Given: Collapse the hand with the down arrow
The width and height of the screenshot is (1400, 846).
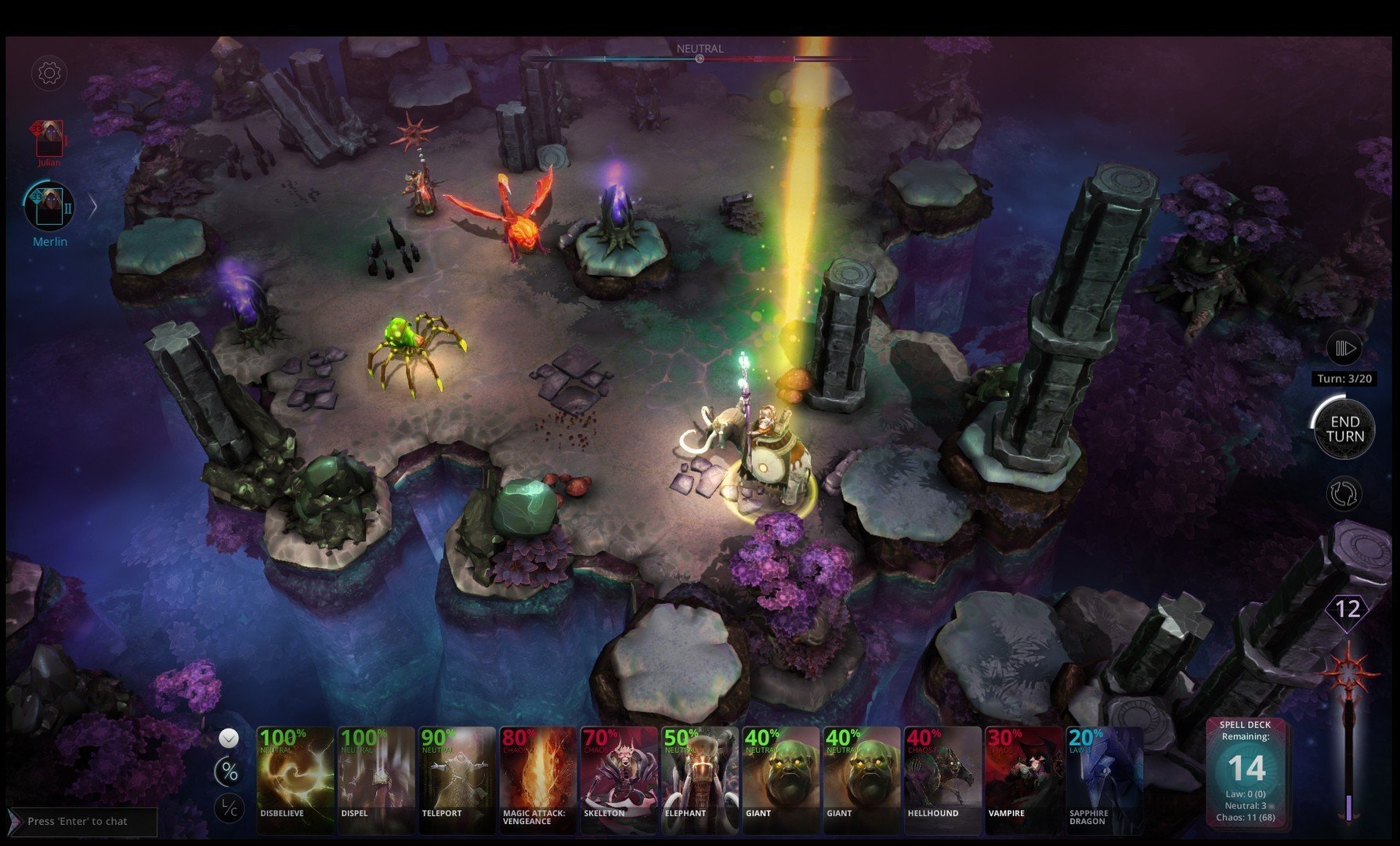Looking at the screenshot, I should coord(229,737).
